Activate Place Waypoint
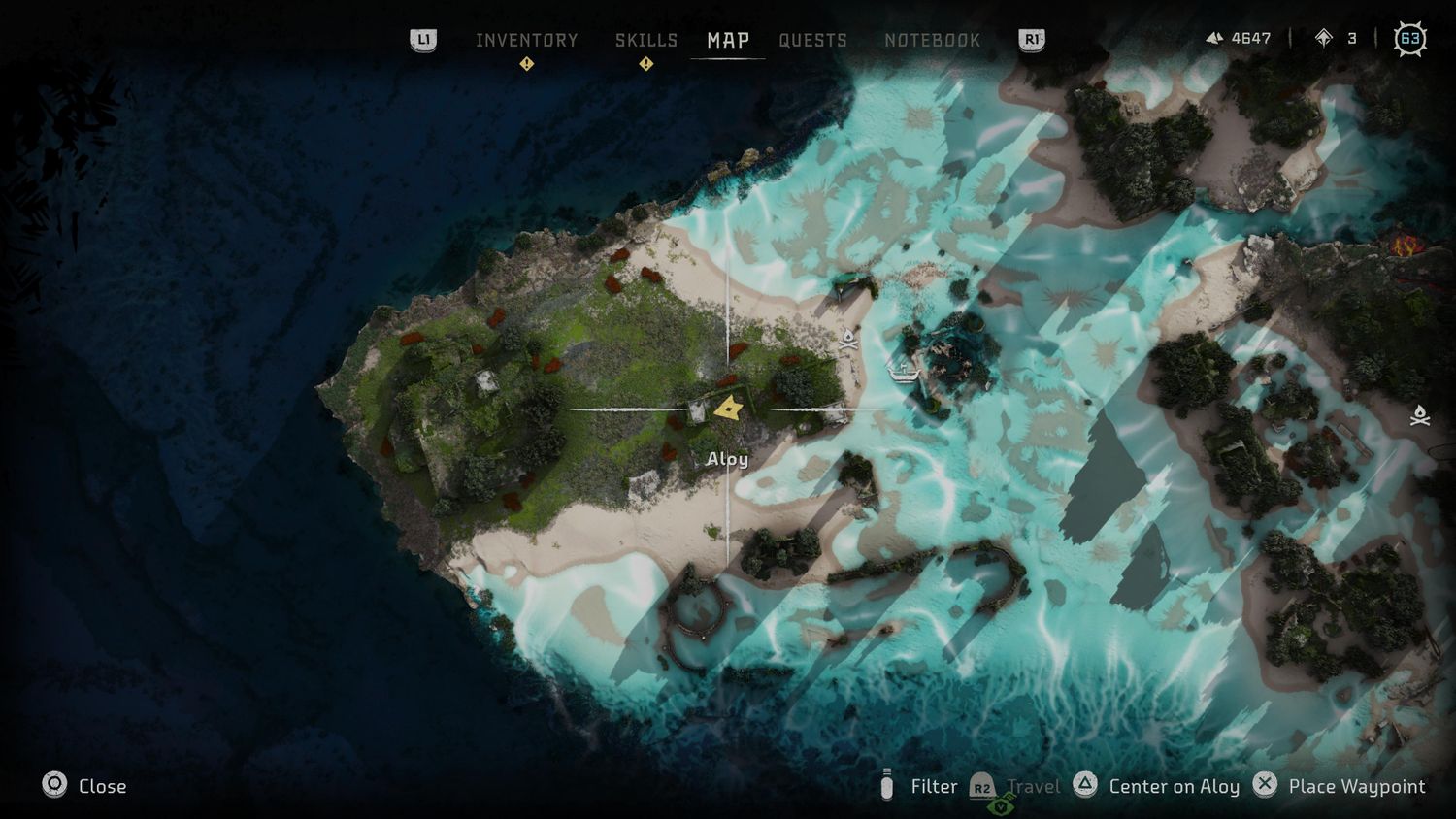Screen dimensions: 1456x819 click(1340, 786)
